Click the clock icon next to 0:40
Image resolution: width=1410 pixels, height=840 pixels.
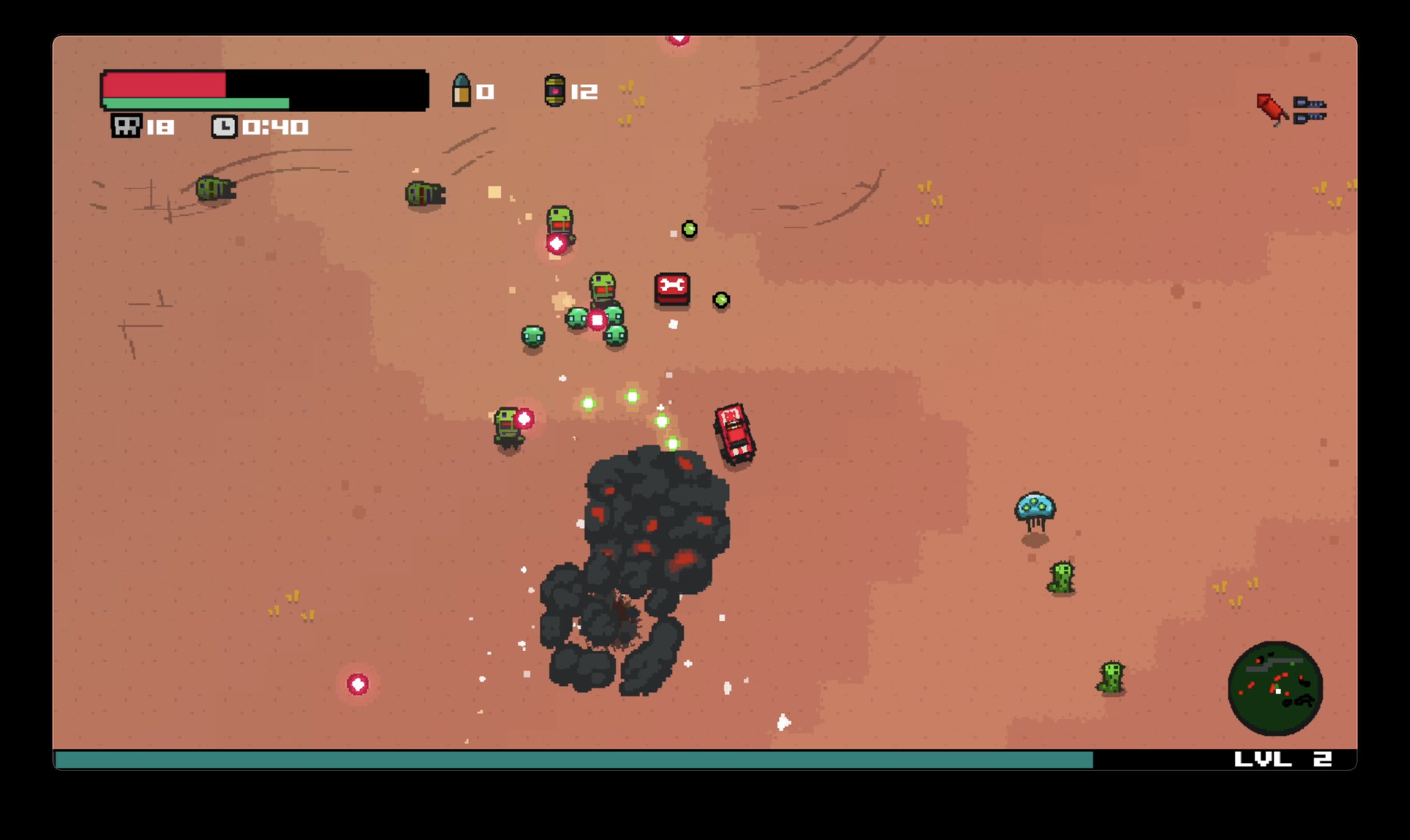coord(224,124)
